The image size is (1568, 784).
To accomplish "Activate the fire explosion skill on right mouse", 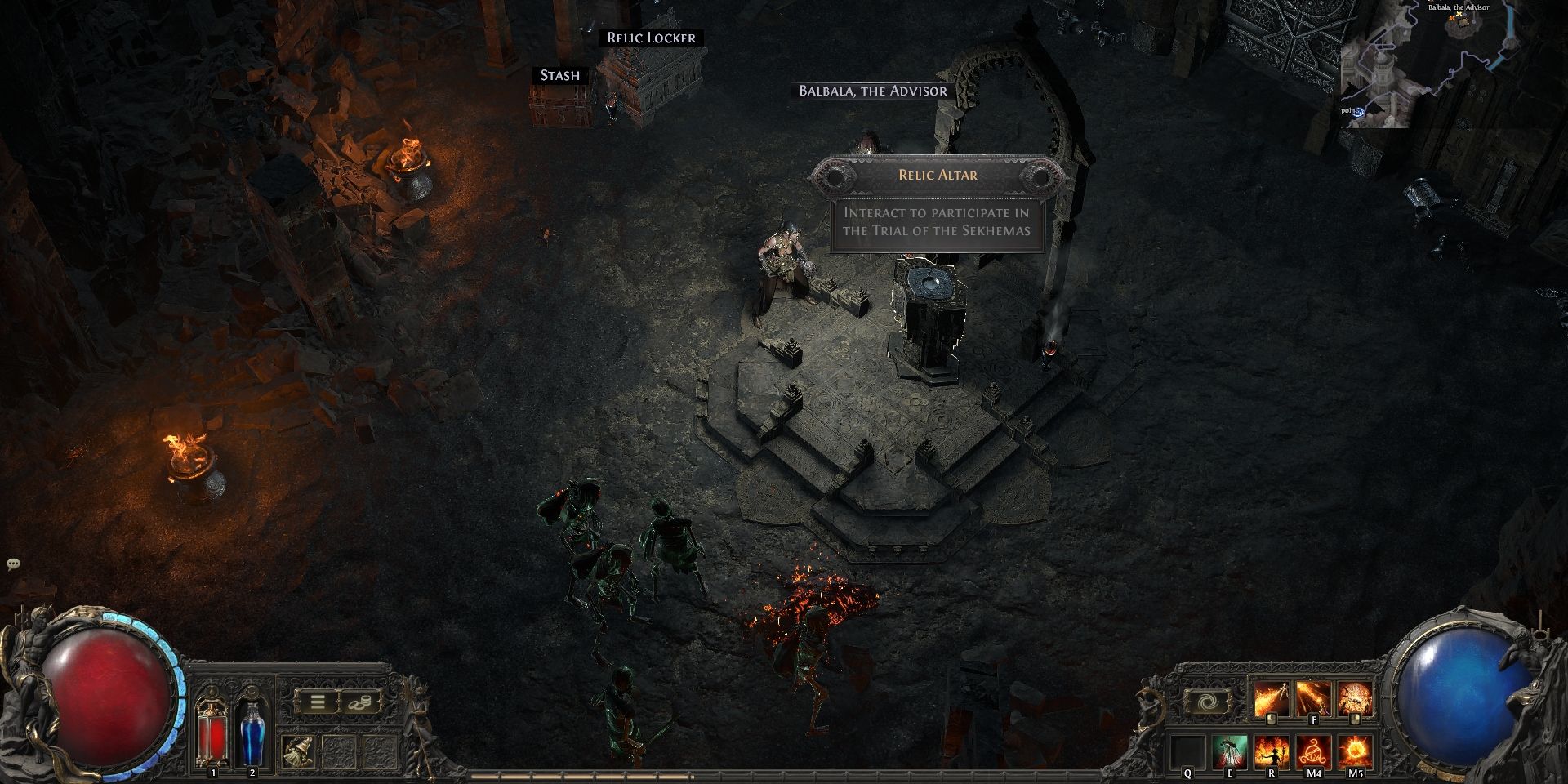I will 1355,701.
